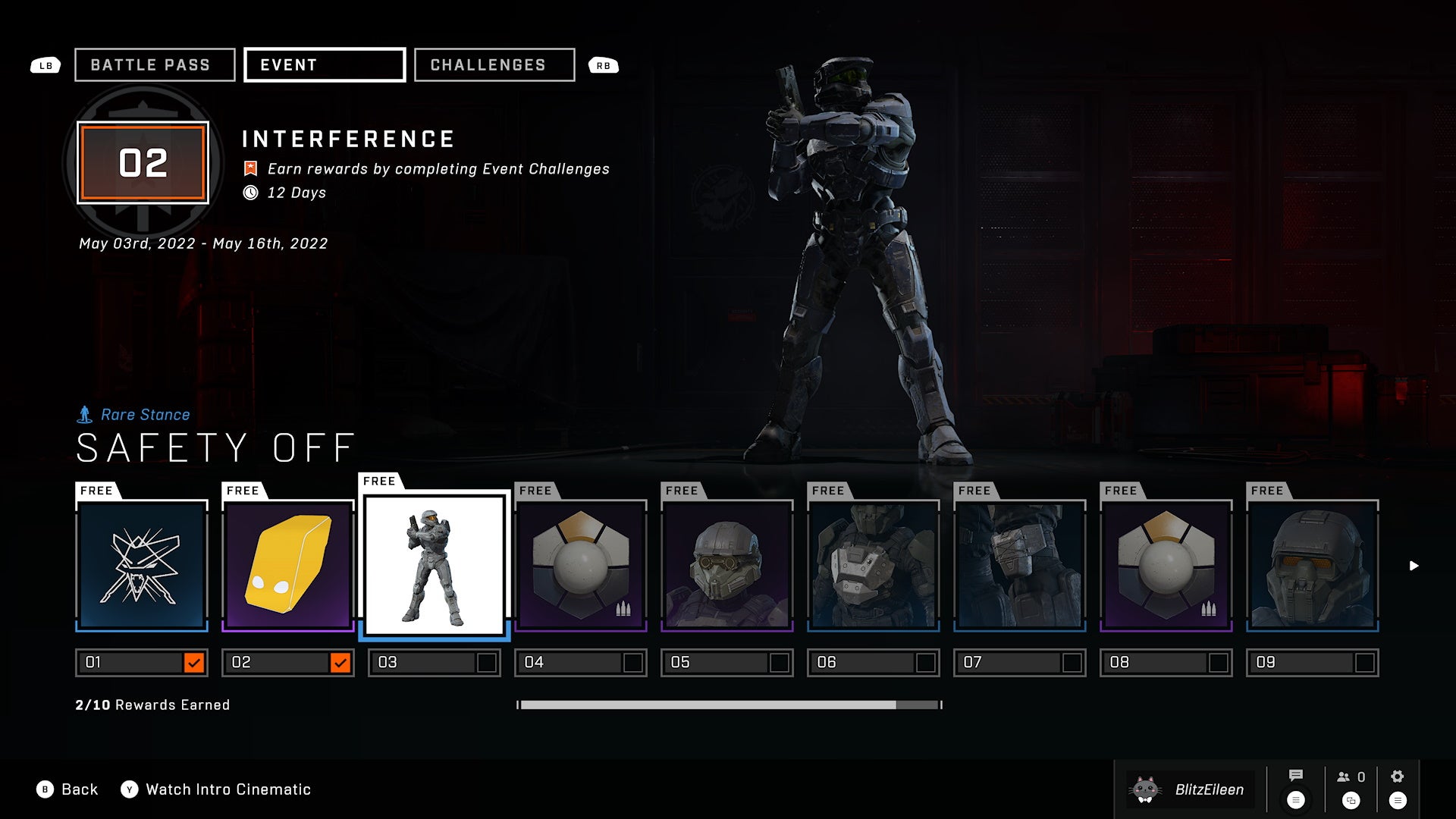This screenshot has height=819, width=1456.
Task: Toggle the checked box under reward 02
Action: coord(341,662)
